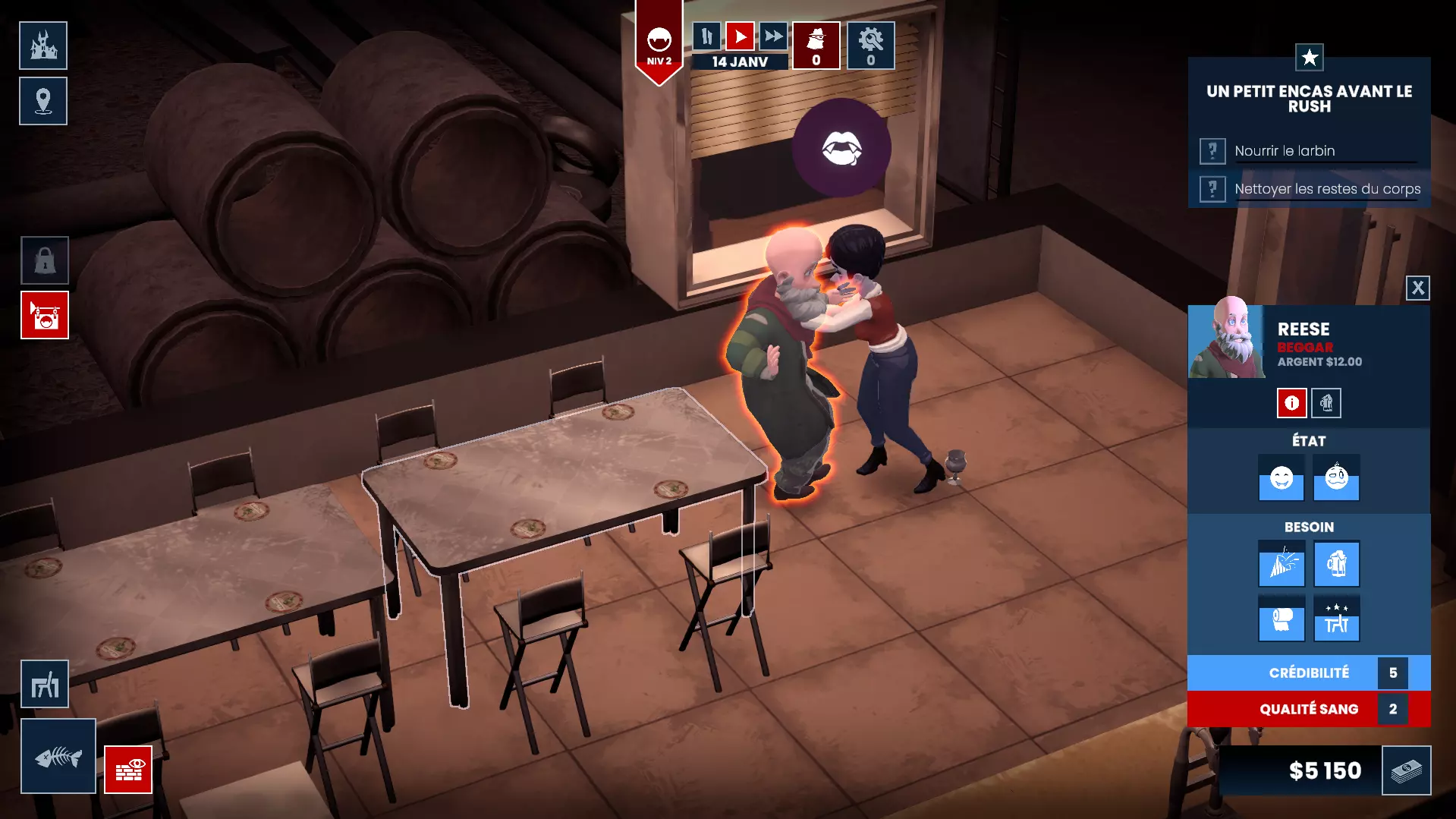This screenshot has width=1456, height=819.
Task: Select the fish bone icon
Action: (x=58, y=756)
